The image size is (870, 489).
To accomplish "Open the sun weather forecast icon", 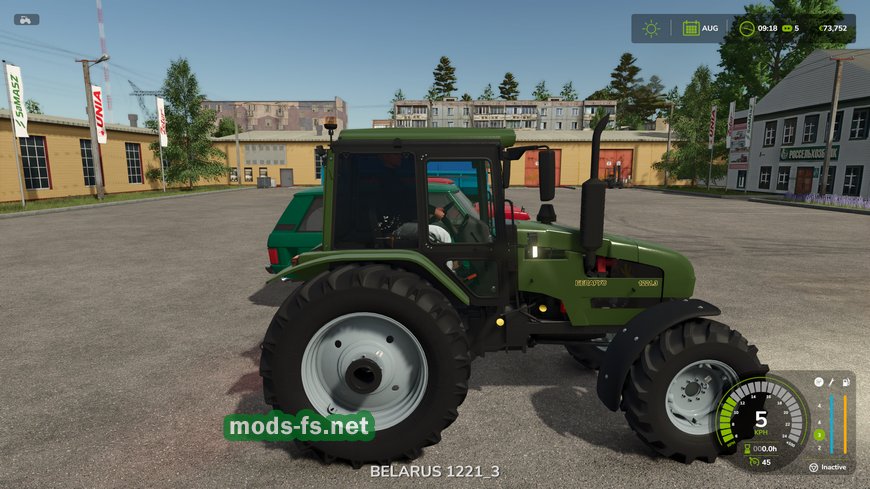I will point(651,28).
